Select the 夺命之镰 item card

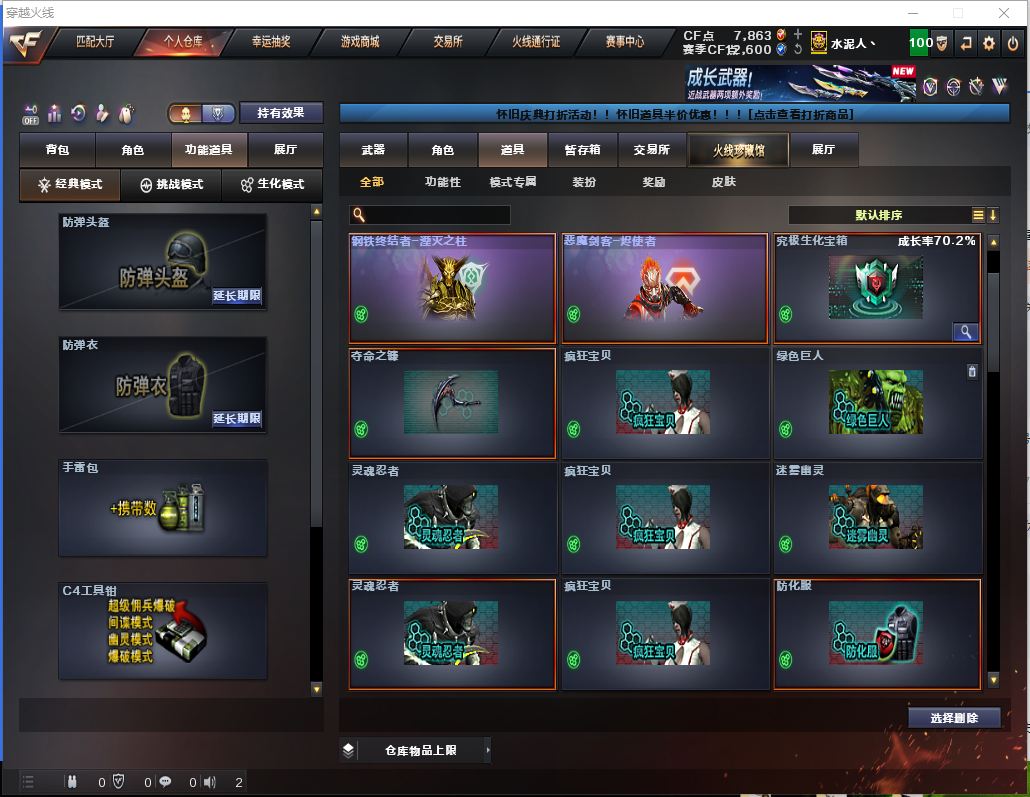[452, 402]
